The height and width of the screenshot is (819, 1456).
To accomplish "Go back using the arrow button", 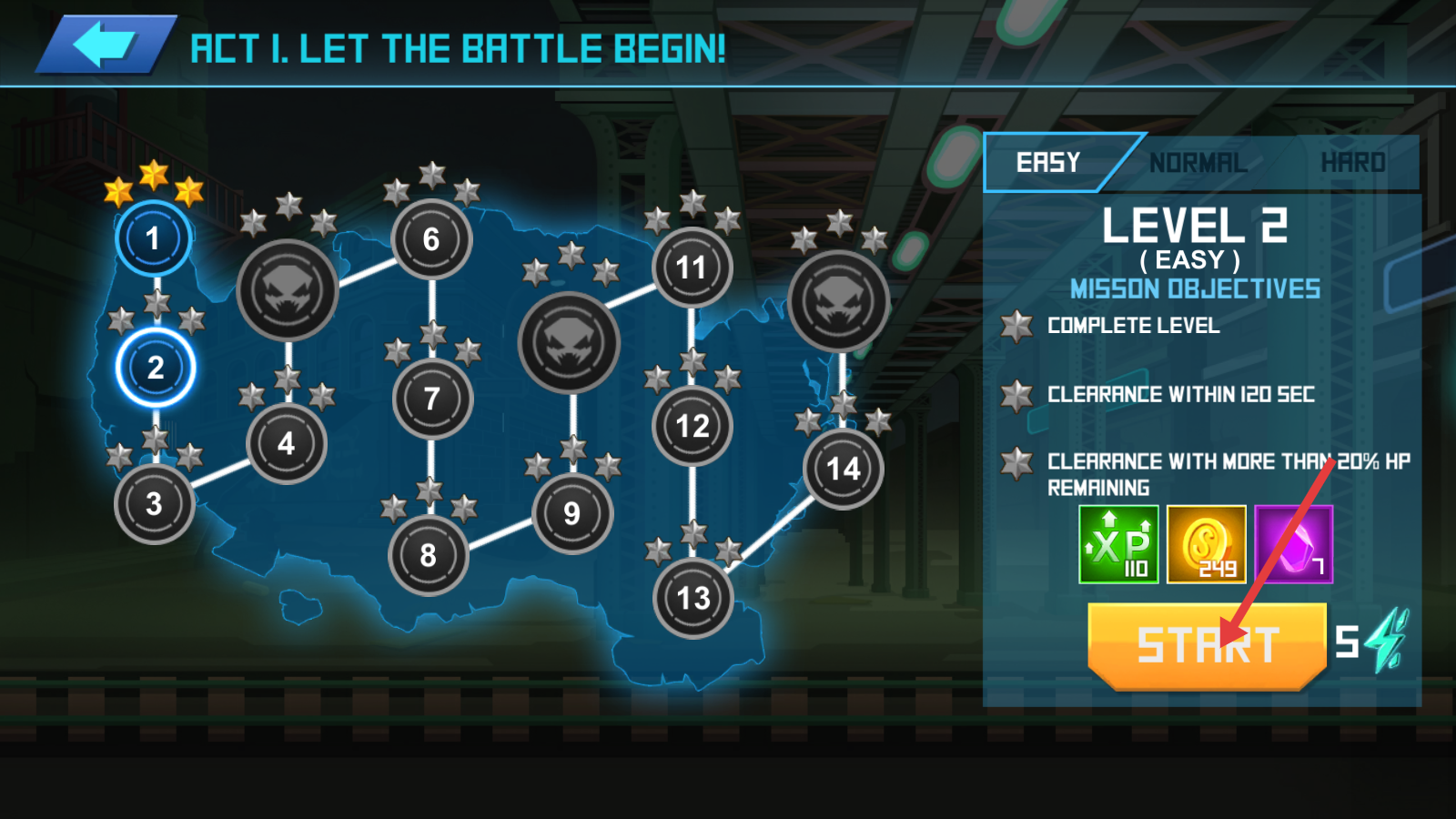I will point(105,45).
